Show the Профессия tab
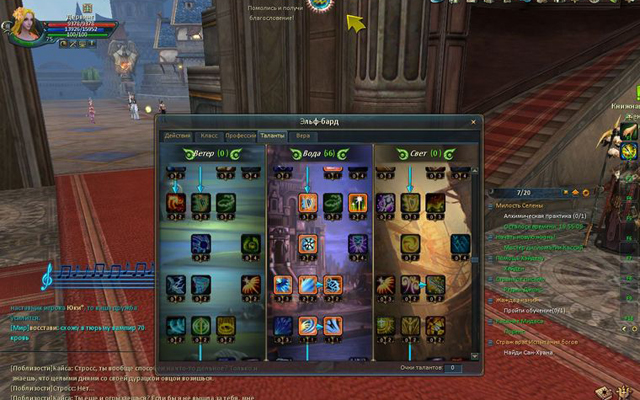The width and height of the screenshot is (640, 400). tap(241, 135)
